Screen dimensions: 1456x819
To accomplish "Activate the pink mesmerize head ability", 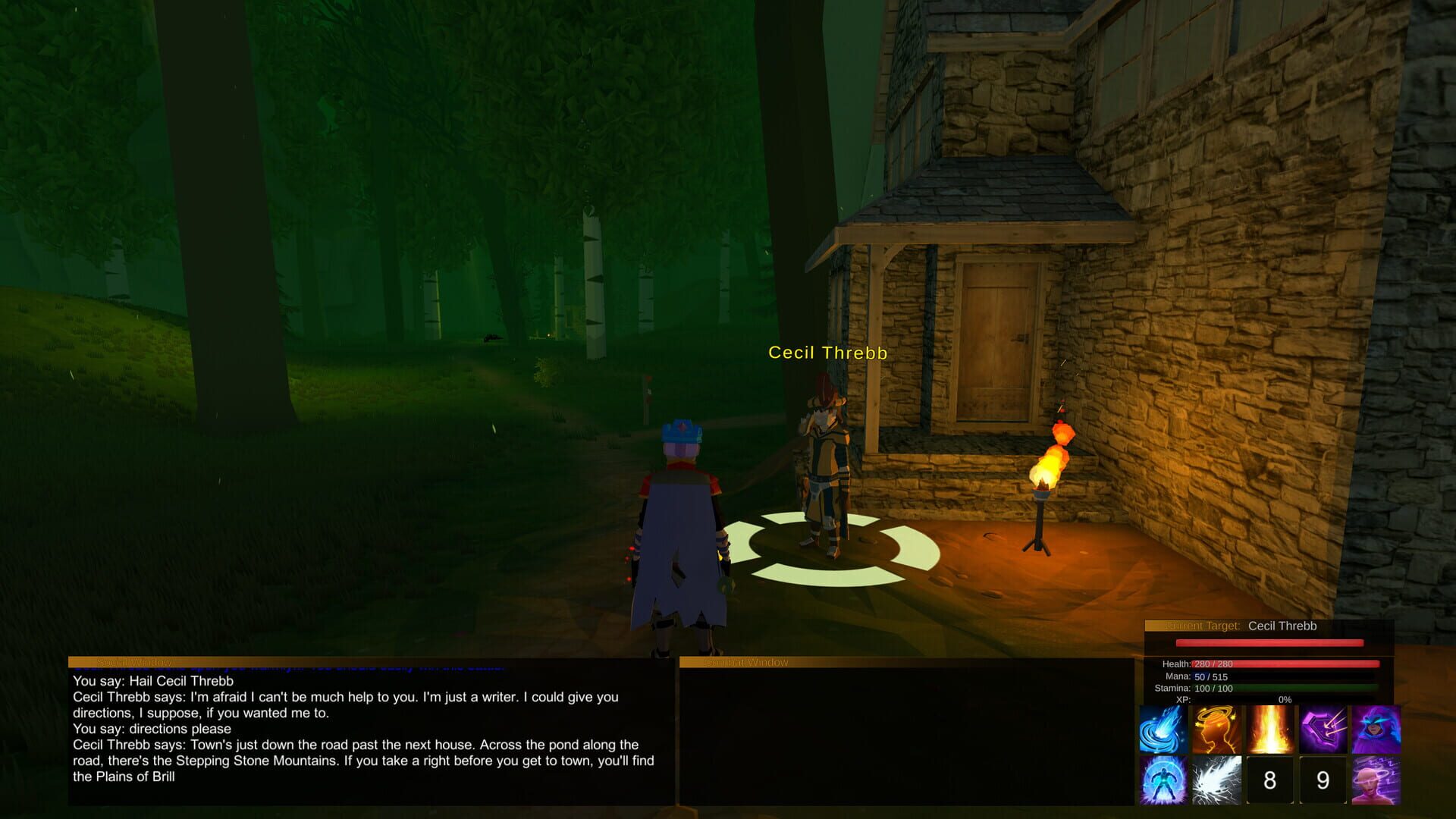I will pyautogui.click(x=1270, y=780).
